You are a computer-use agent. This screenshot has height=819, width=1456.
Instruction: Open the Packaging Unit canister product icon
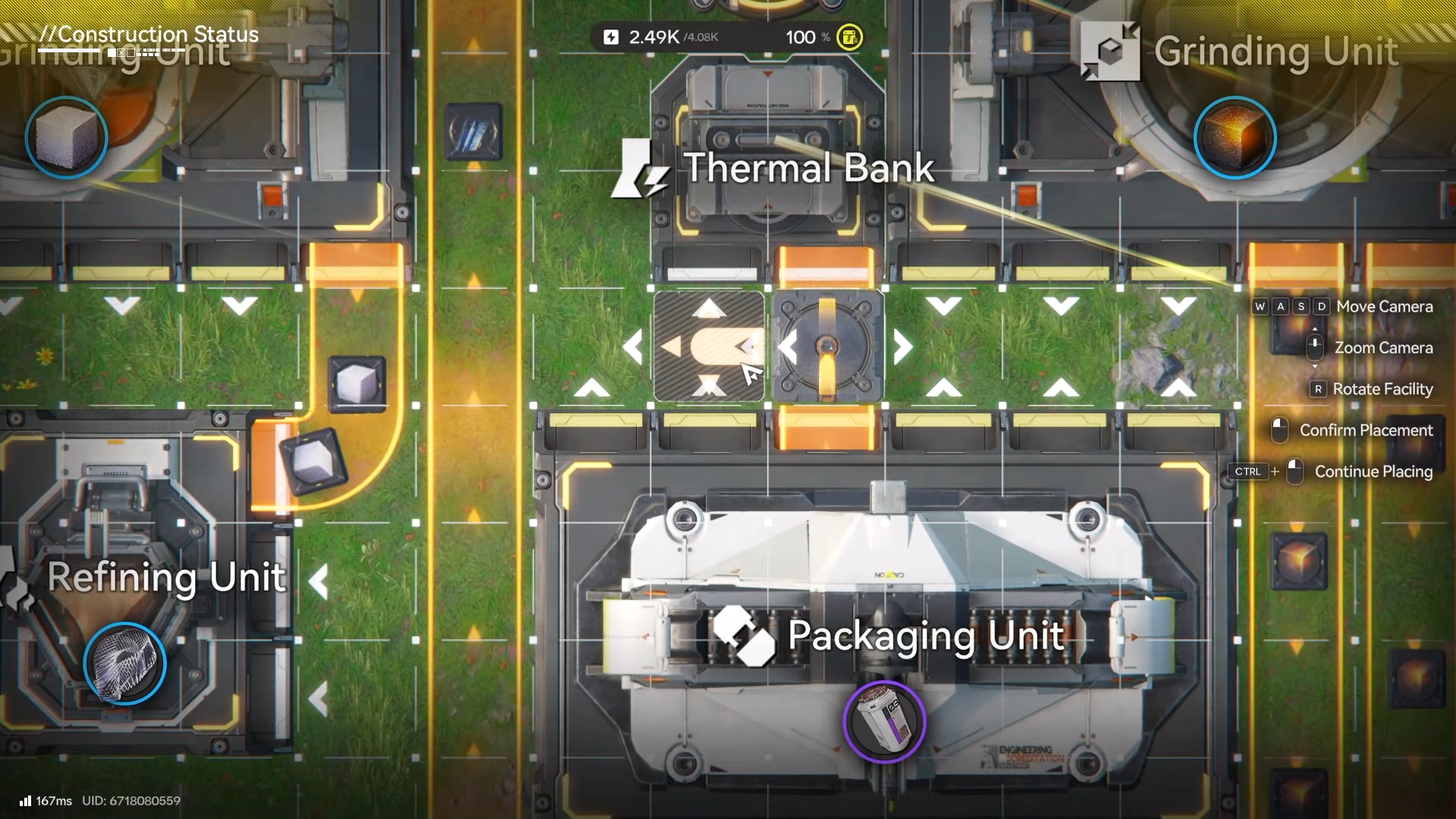tap(884, 721)
